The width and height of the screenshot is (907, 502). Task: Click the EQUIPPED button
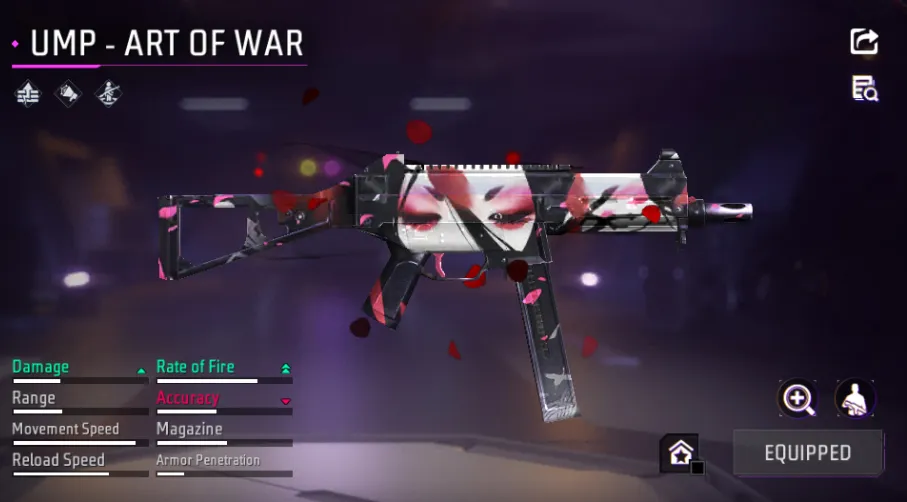tap(808, 453)
